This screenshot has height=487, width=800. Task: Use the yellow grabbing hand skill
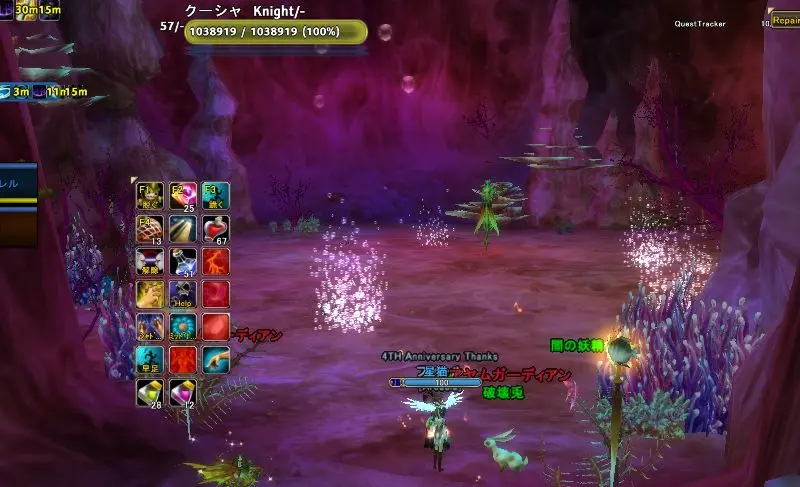(x=150, y=294)
